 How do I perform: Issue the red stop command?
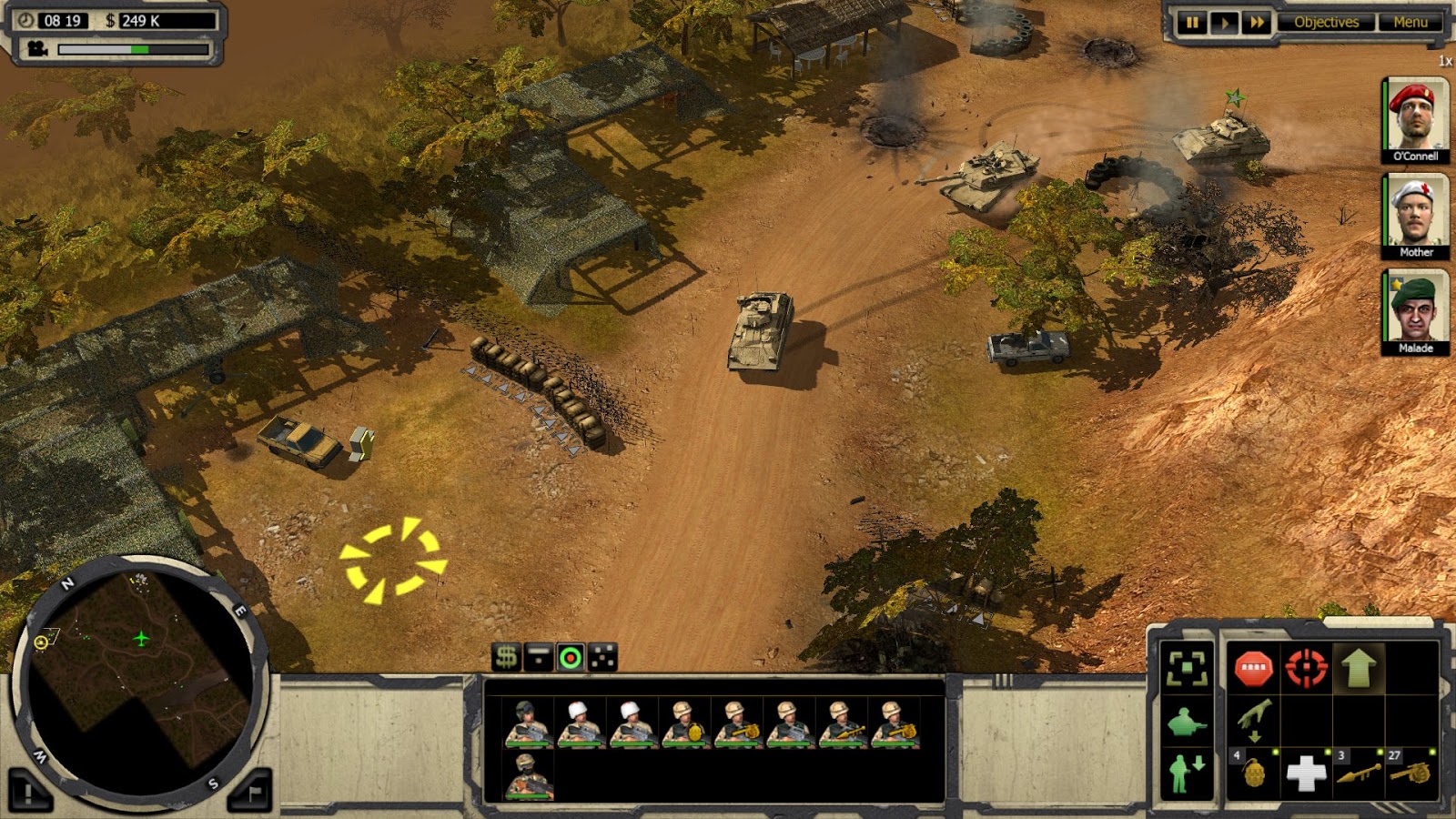point(1254,667)
